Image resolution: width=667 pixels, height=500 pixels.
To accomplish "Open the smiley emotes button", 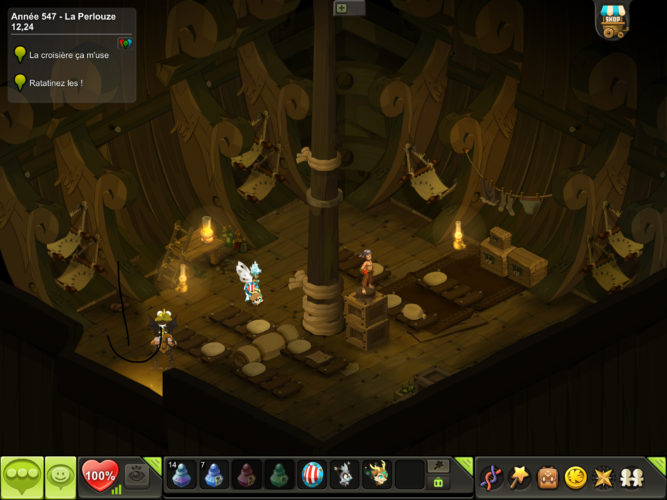I will [60, 476].
